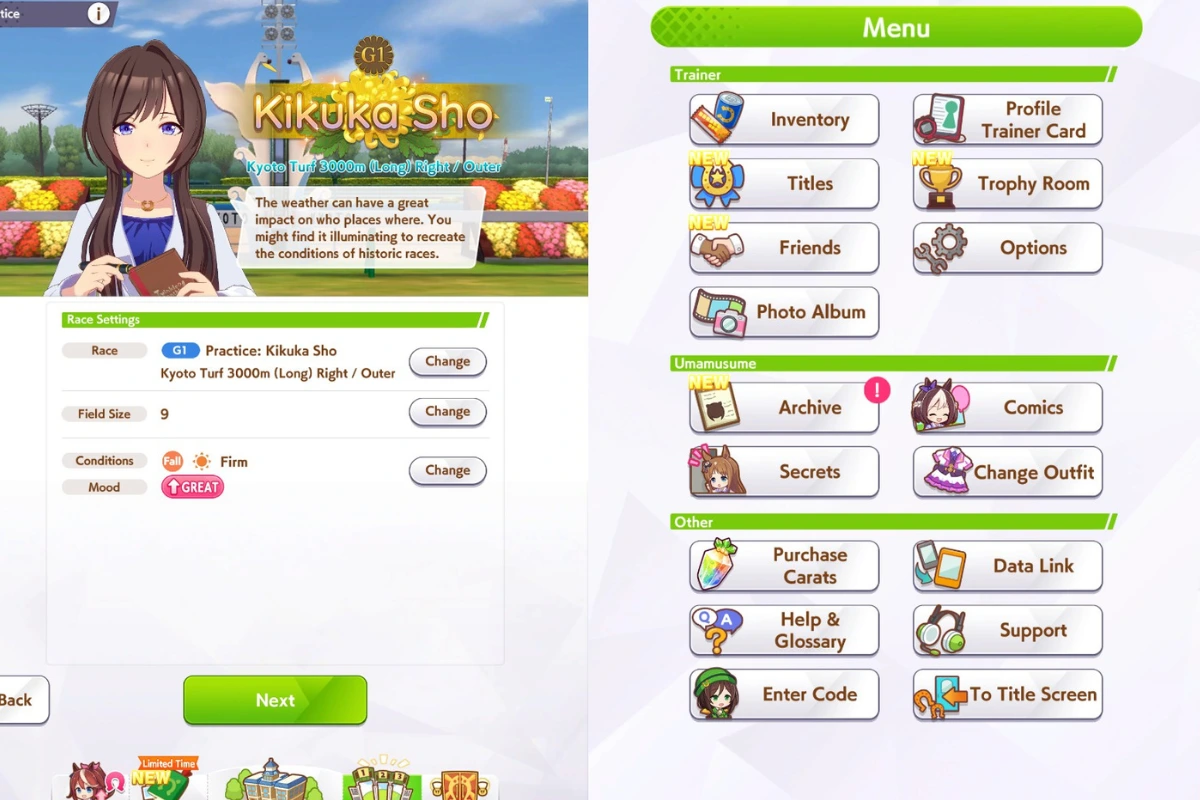
Task: View the Photo Album
Action: tap(784, 312)
